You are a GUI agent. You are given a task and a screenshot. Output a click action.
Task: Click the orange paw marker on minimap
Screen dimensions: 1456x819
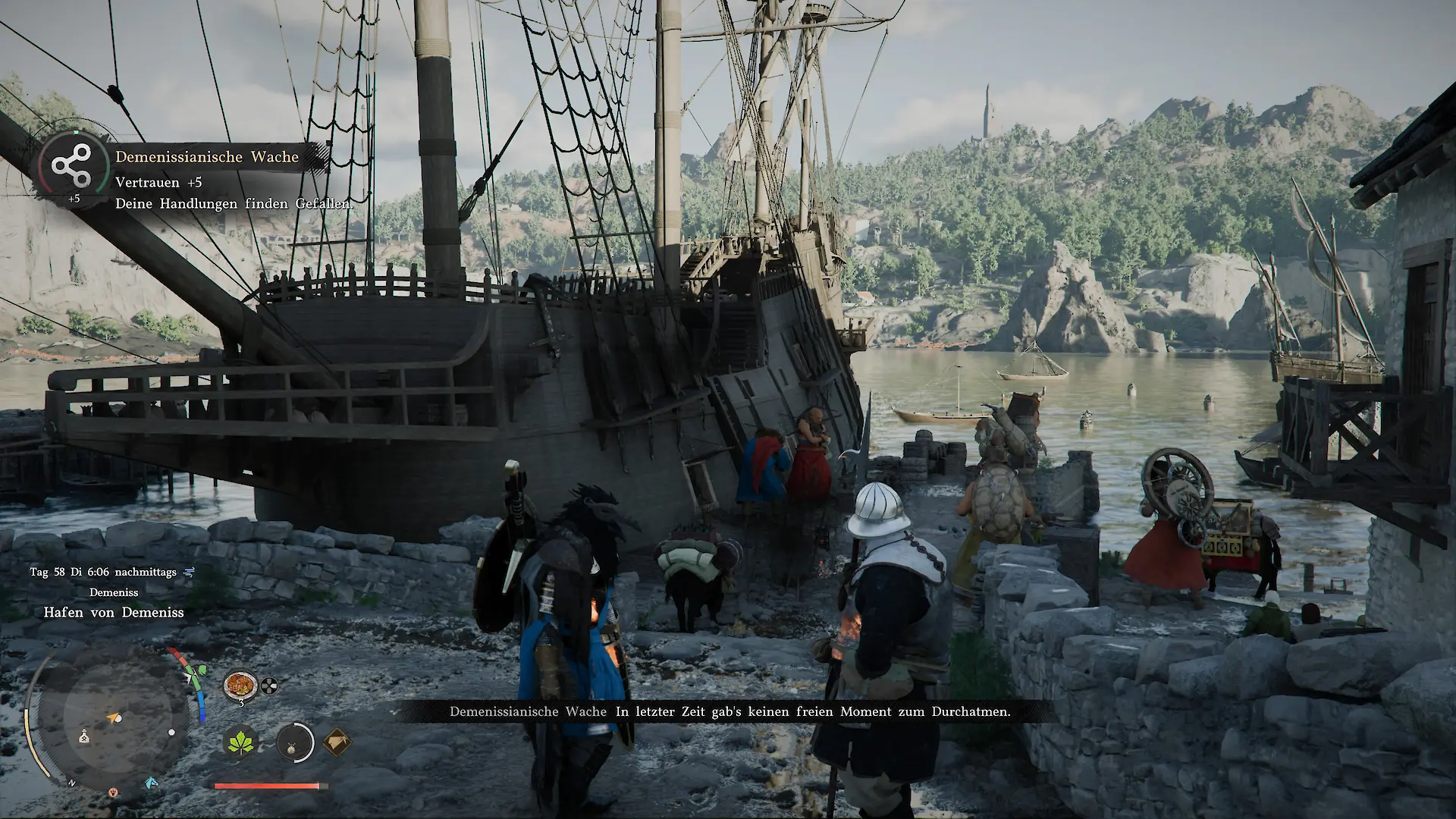pyautogui.click(x=113, y=792)
